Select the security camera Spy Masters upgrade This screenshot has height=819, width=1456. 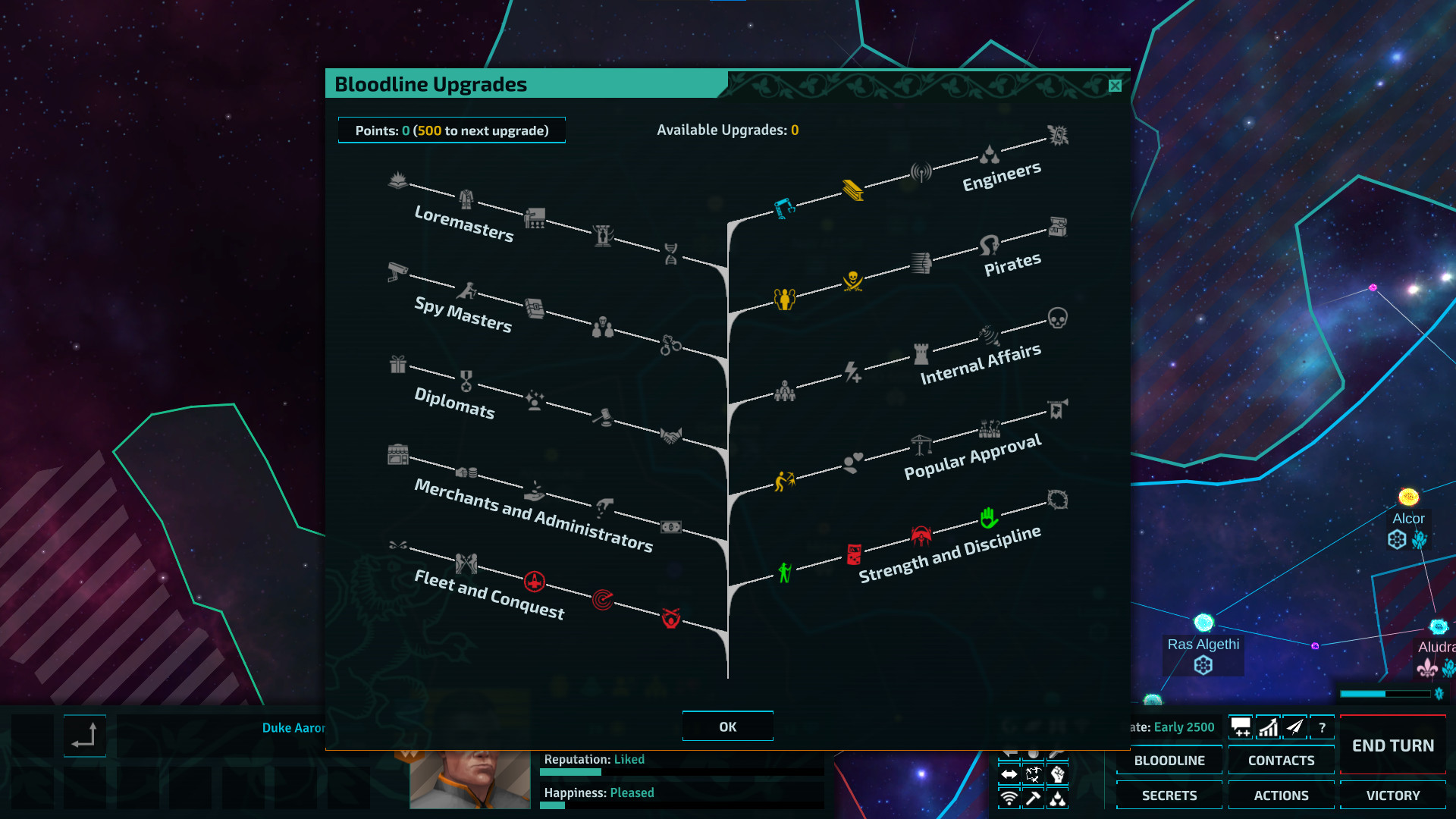[397, 271]
